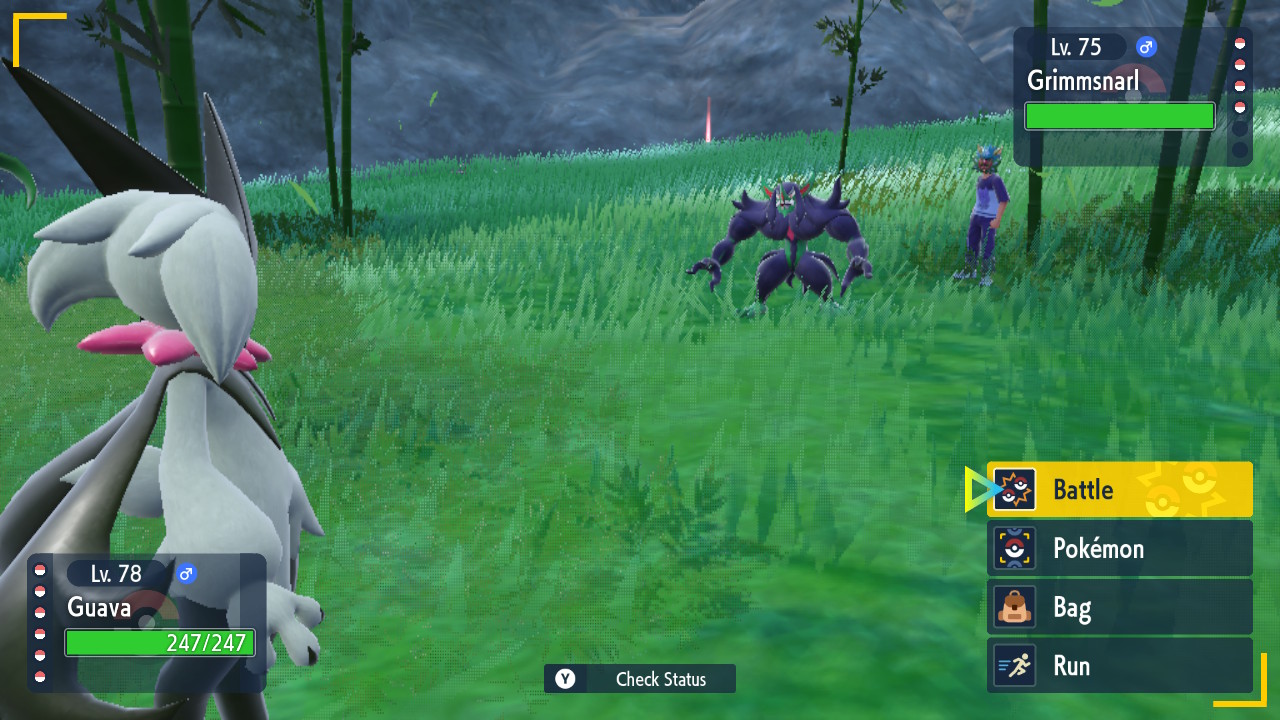1280x720 pixels.
Task: Select the Battle command
Action: coord(1119,489)
